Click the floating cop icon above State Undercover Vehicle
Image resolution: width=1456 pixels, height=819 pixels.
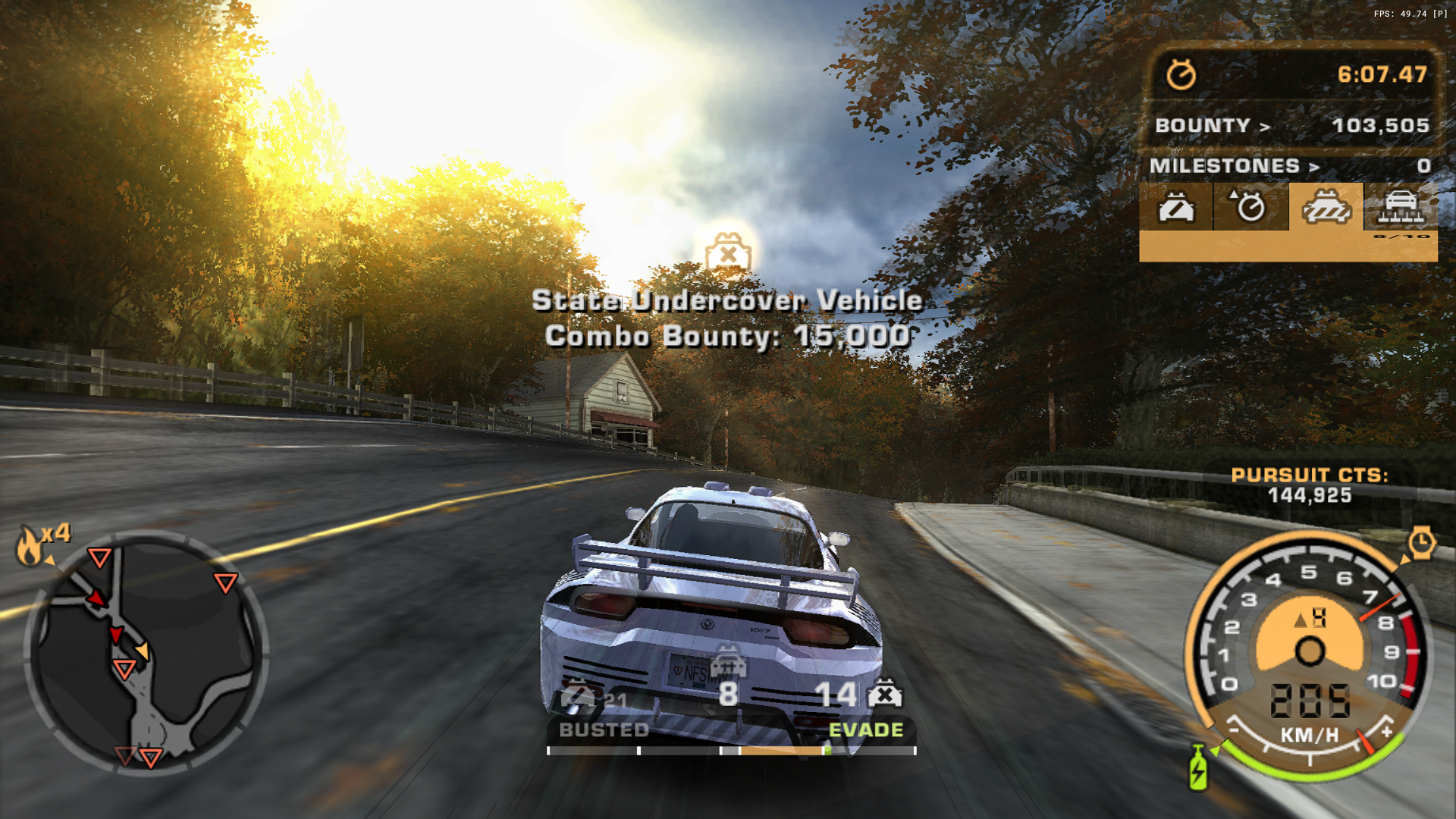tap(728, 253)
